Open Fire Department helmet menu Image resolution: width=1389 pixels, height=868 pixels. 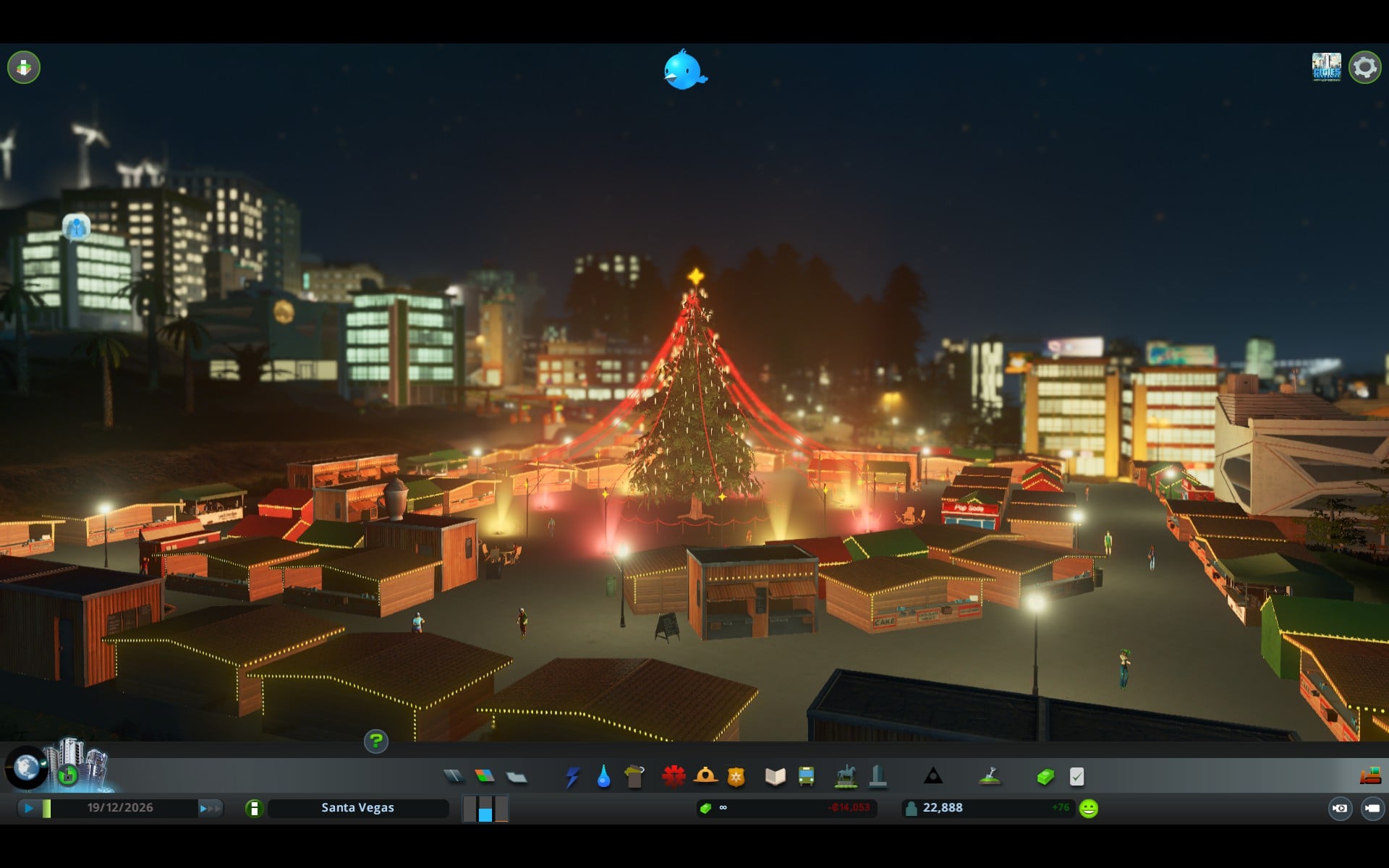pos(705,776)
